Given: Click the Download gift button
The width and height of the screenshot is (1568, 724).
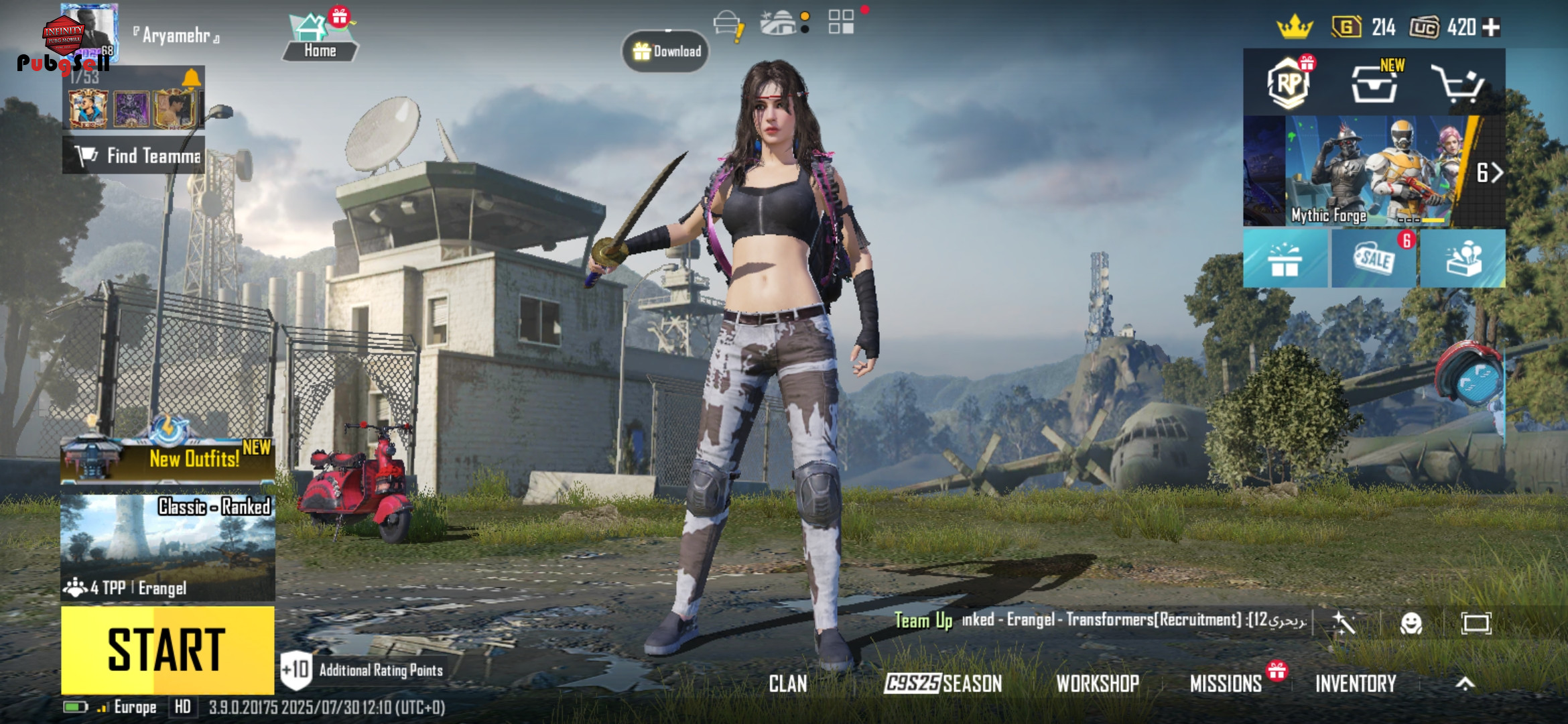Looking at the screenshot, I should pos(666,52).
